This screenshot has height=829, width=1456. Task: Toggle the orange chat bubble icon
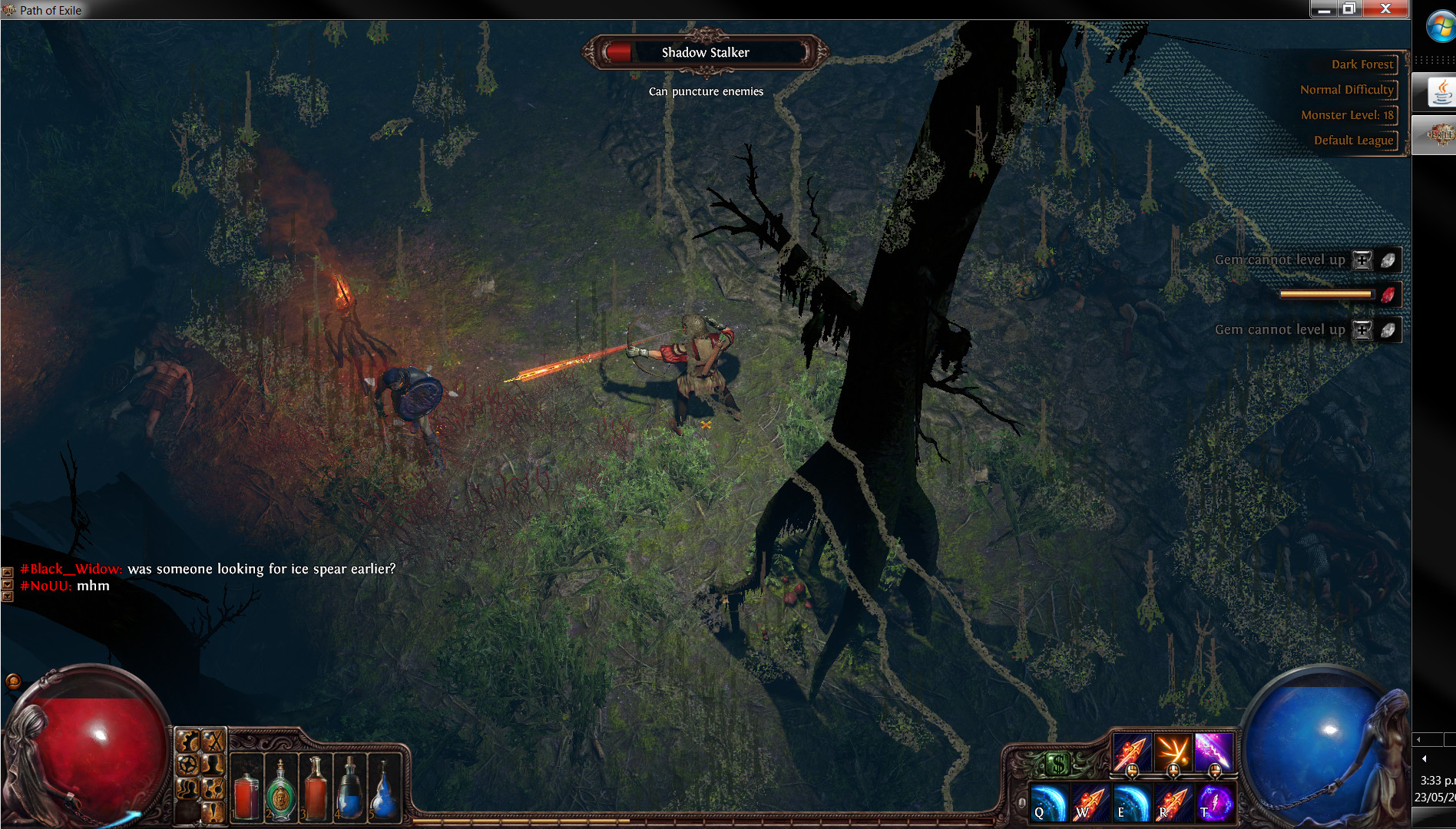point(13,681)
